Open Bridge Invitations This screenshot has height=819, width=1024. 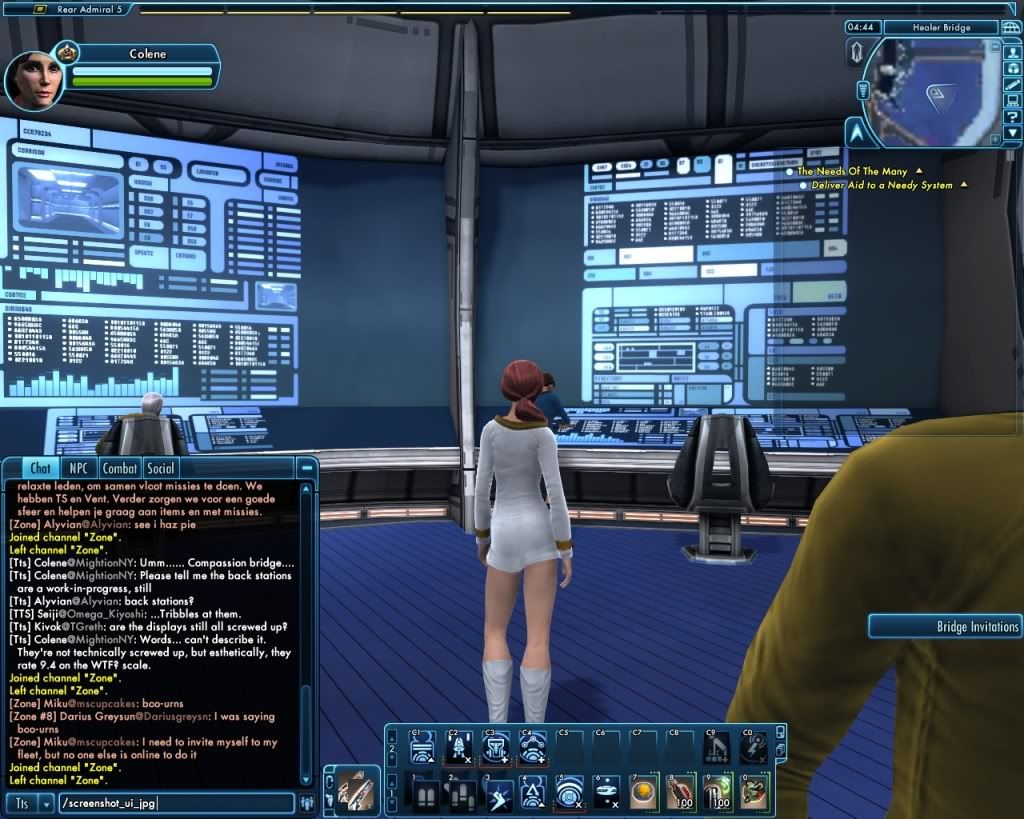point(946,627)
